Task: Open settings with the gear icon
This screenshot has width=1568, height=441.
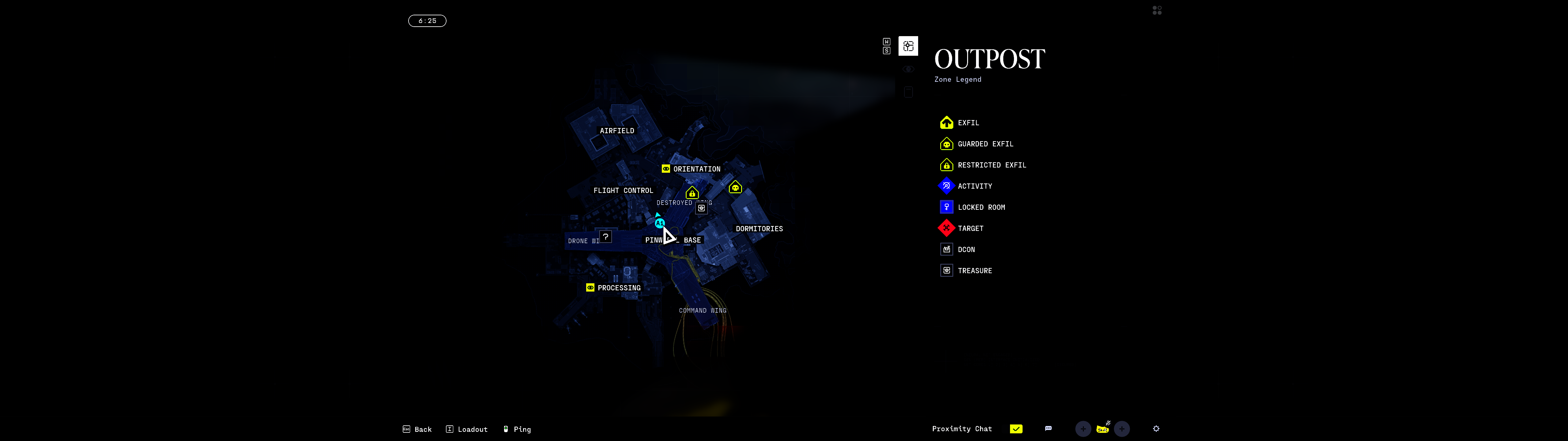Action: click(1155, 429)
